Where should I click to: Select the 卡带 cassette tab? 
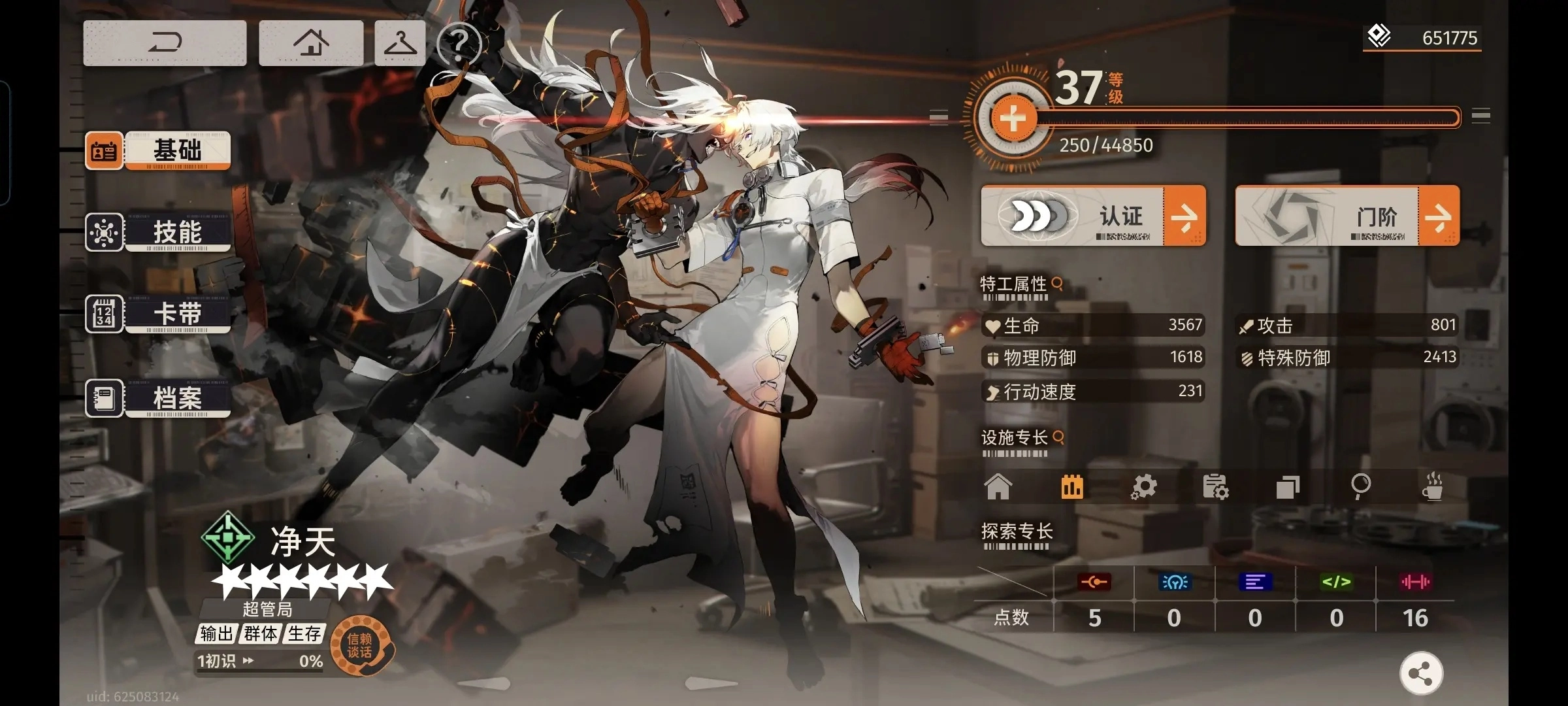[158, 314]
